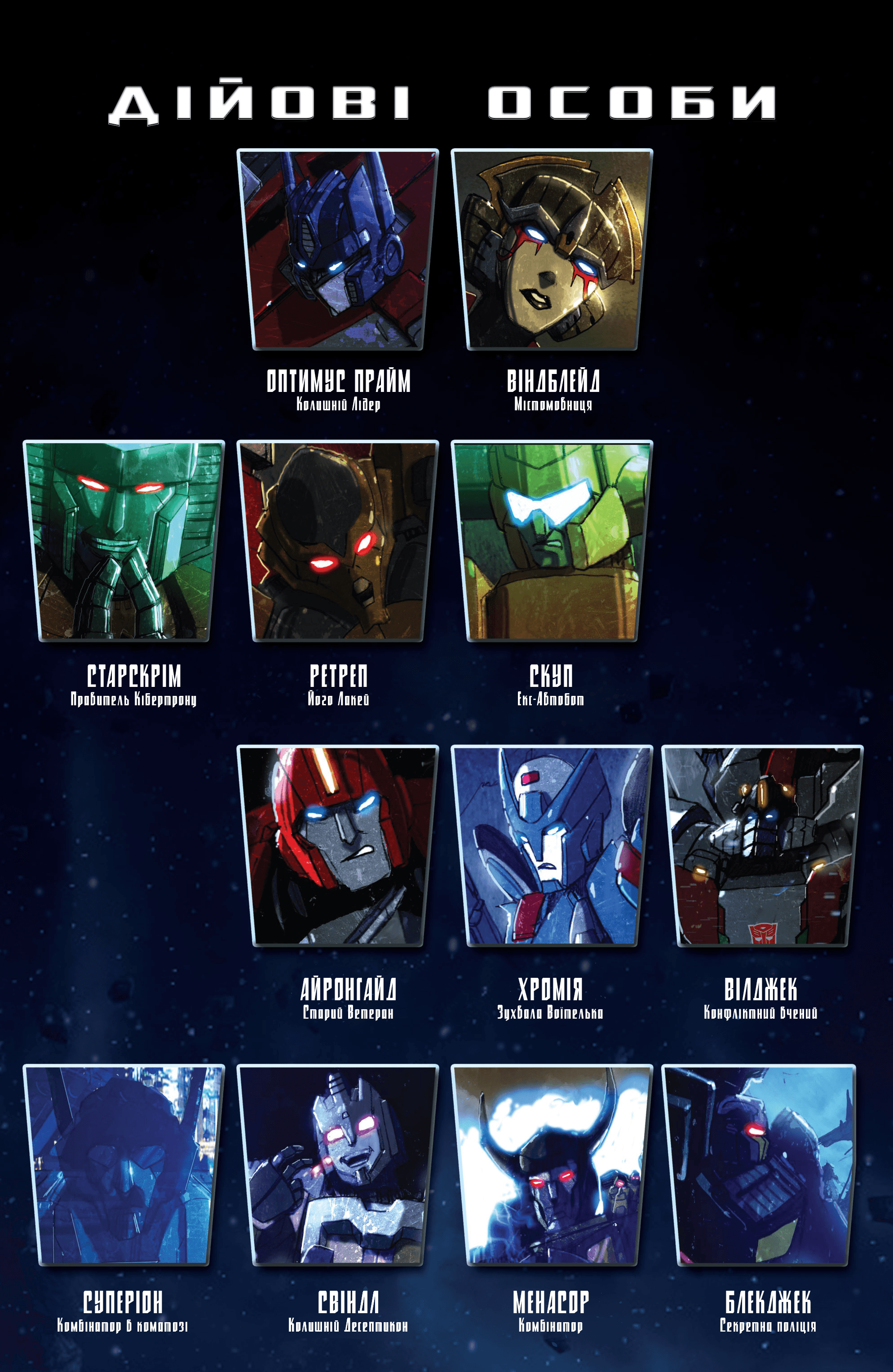Viewport: 893px width, 1372px height.
Task: Choose the horned Менасор portrait
Action: (552, 1165)
